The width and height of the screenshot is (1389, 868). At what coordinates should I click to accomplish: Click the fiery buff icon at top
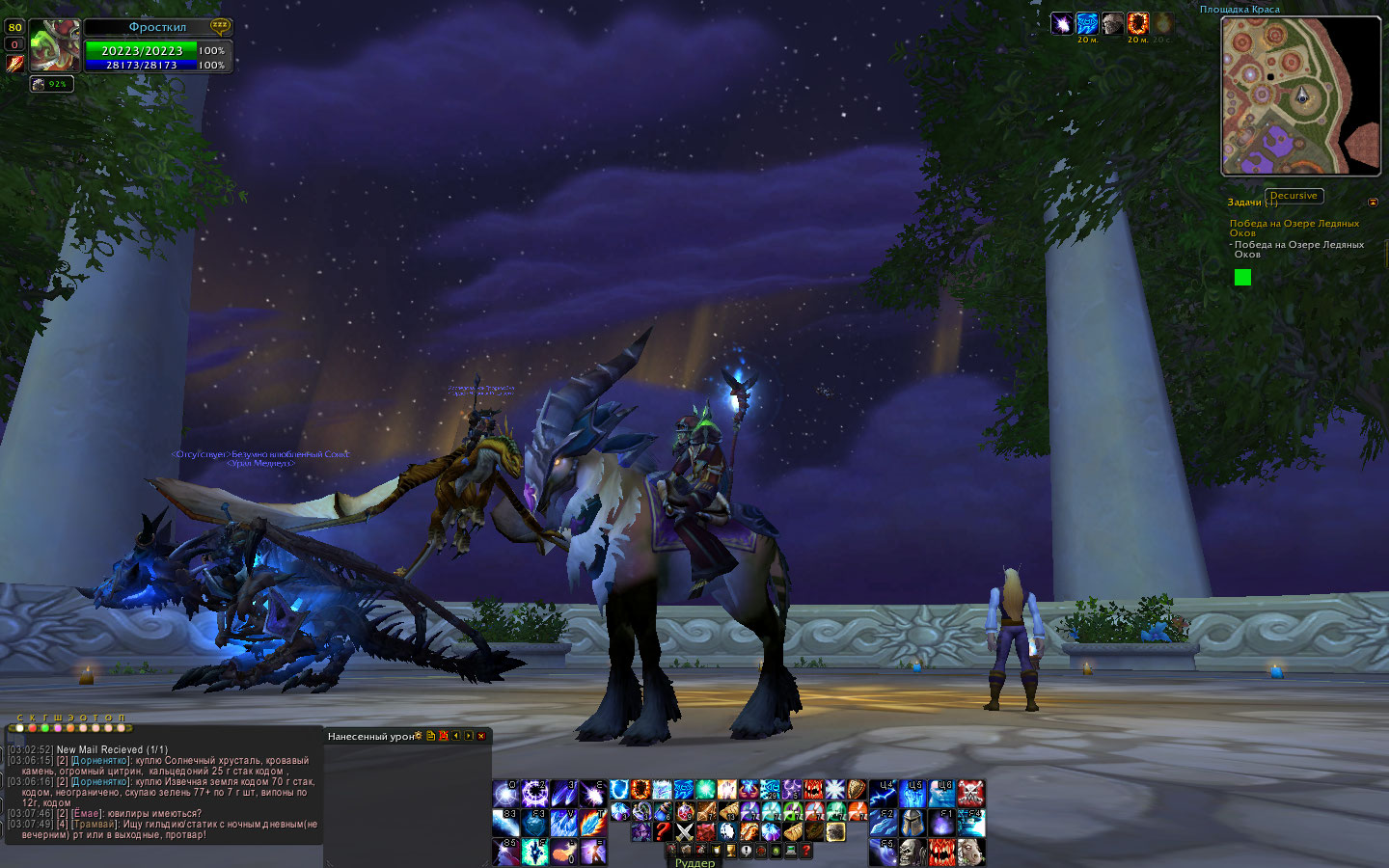pos(1137,24)
